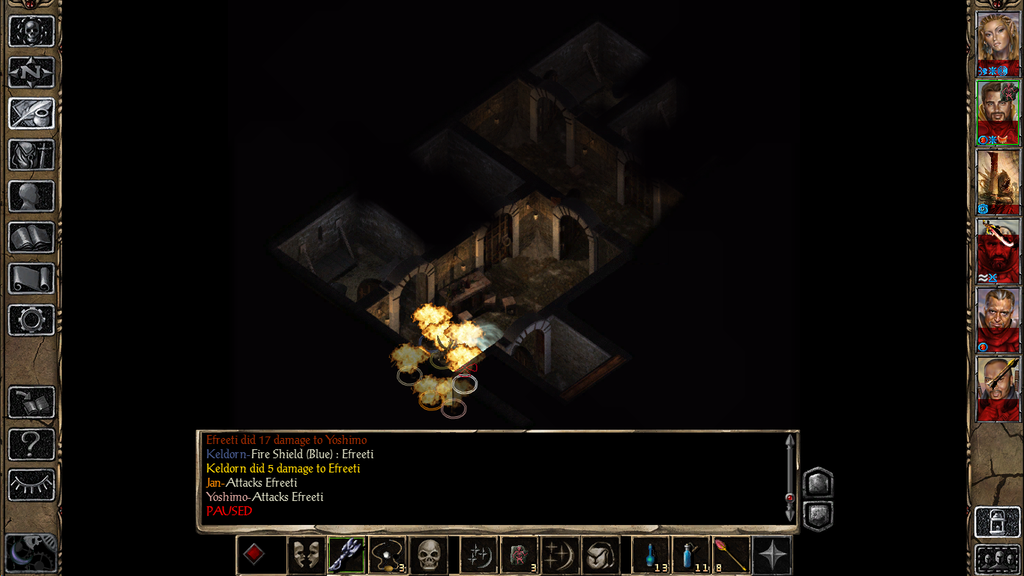Select the bearded man's highlighted portrait
This screenshot has width=1024, height=576.
click(997, 112)
